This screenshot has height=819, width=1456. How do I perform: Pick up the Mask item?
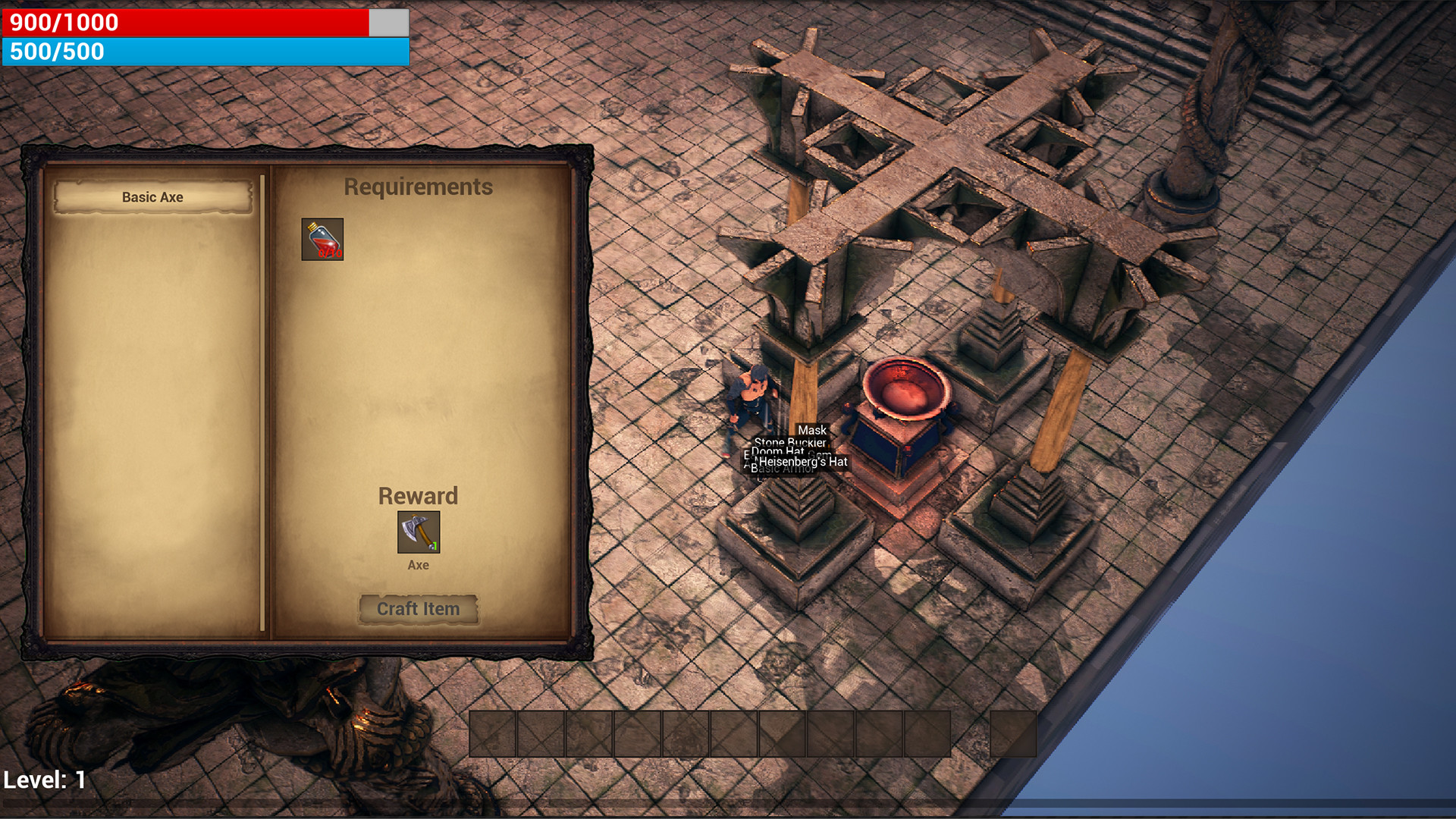click(812, 430)
